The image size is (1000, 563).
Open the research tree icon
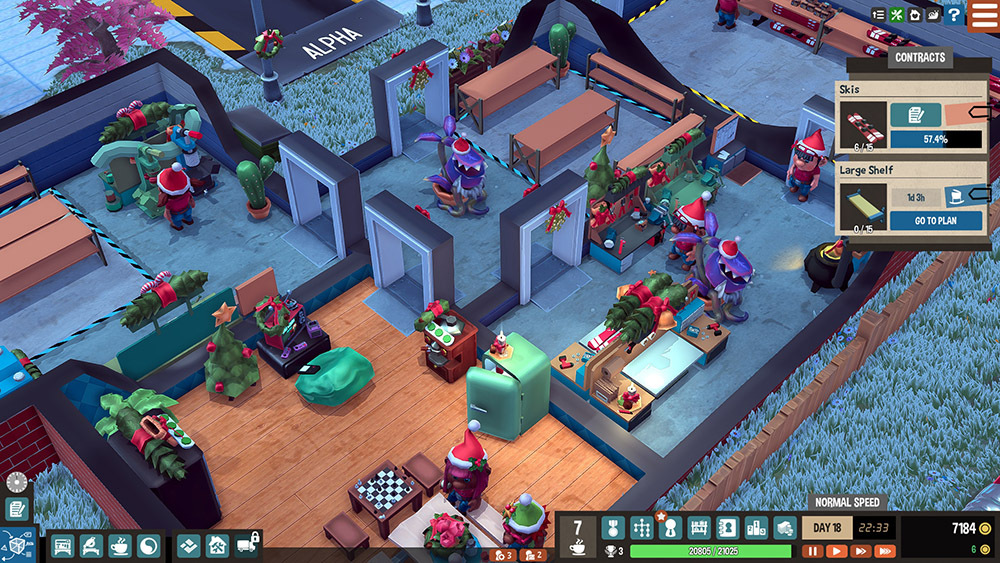point(641,527)
